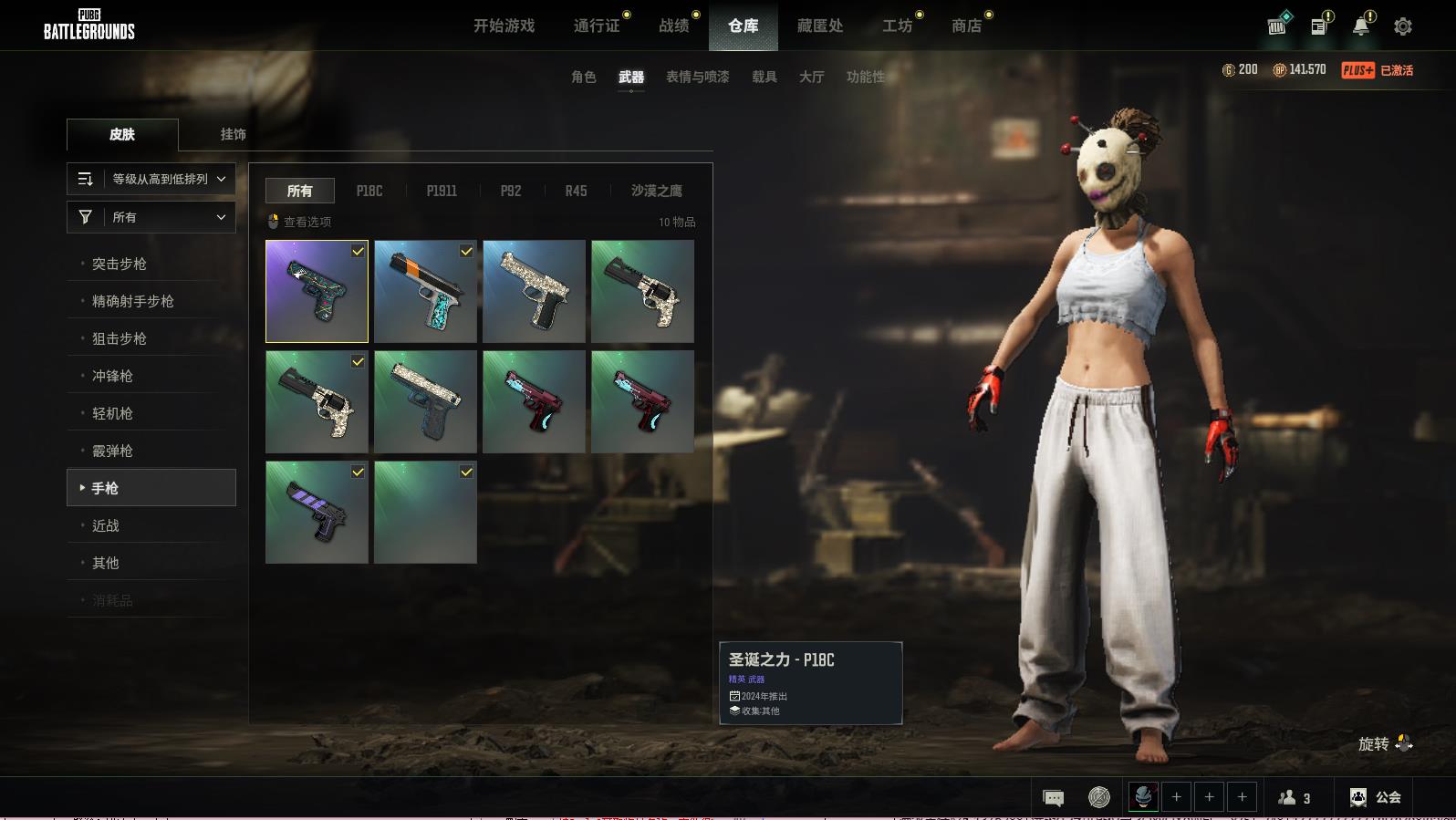The width and height of the screenshot is (1456, 820).
Task: Open the 载具 vehicle sub-tab
Action: pos(764,77)
